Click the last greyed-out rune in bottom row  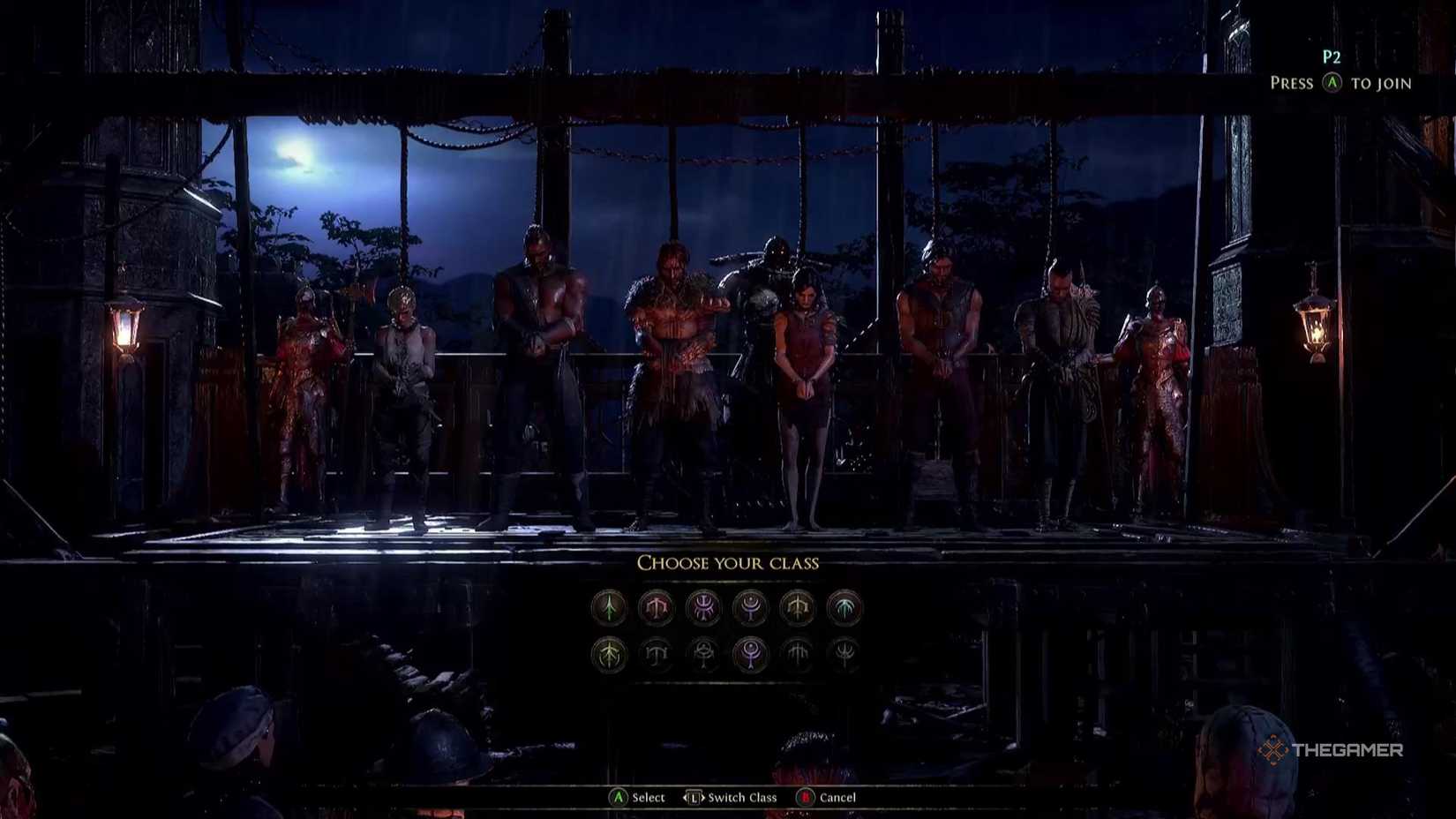(844, 656)
